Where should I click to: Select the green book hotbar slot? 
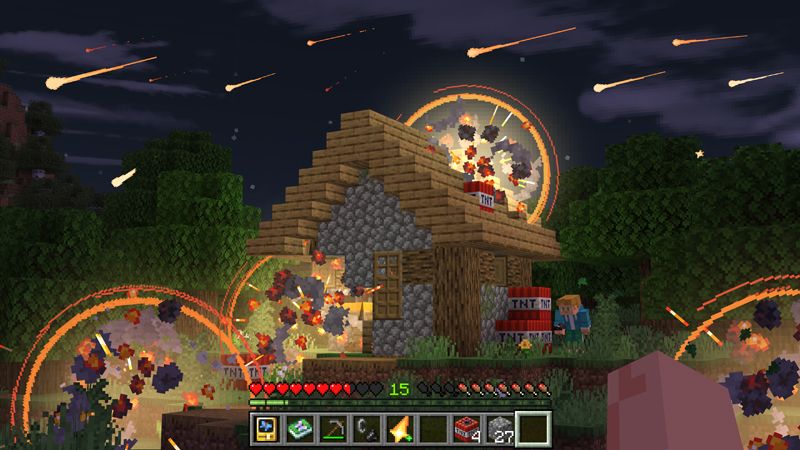[301, 428]
